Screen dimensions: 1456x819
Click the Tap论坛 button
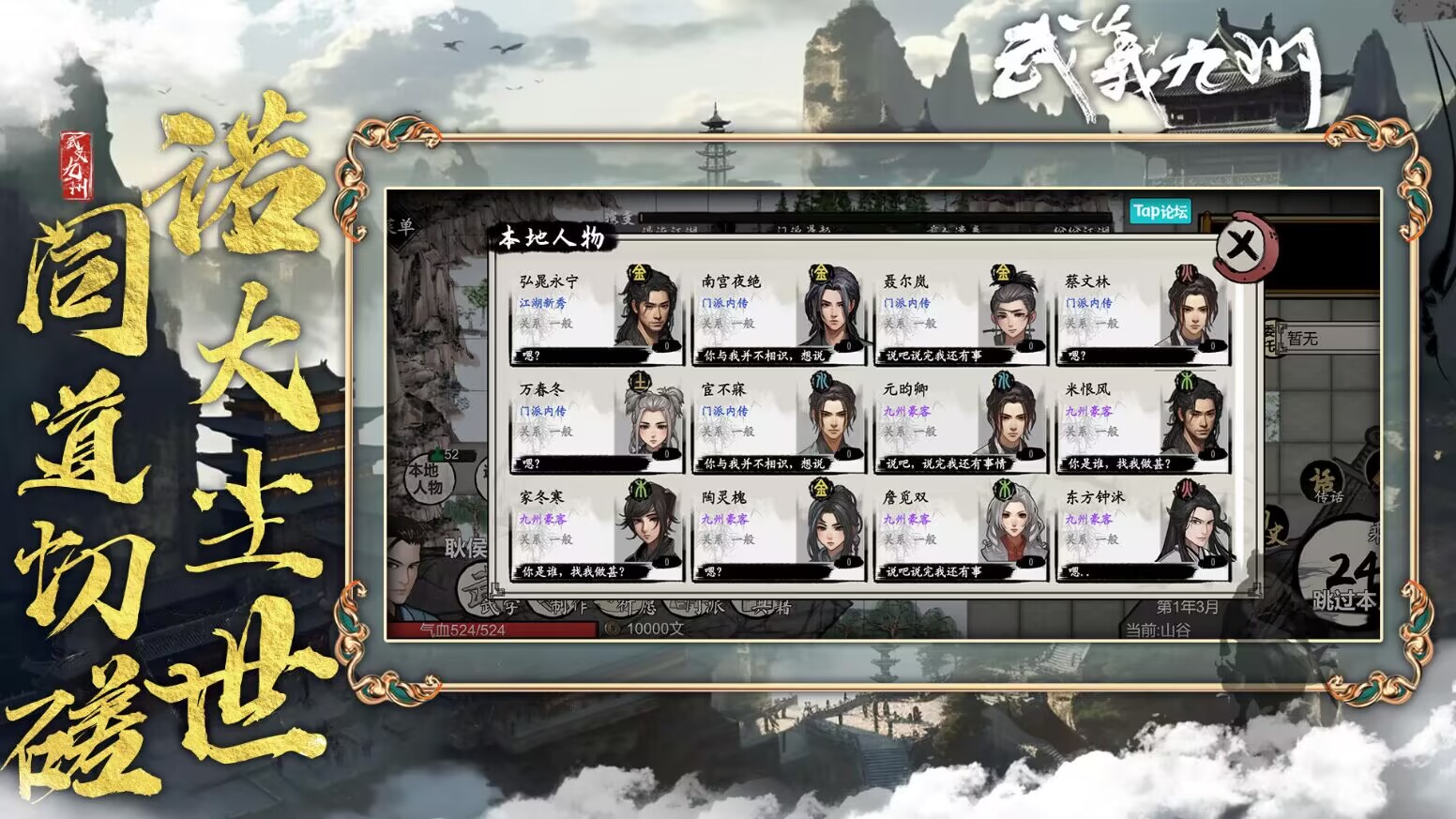coord(1160,212)
